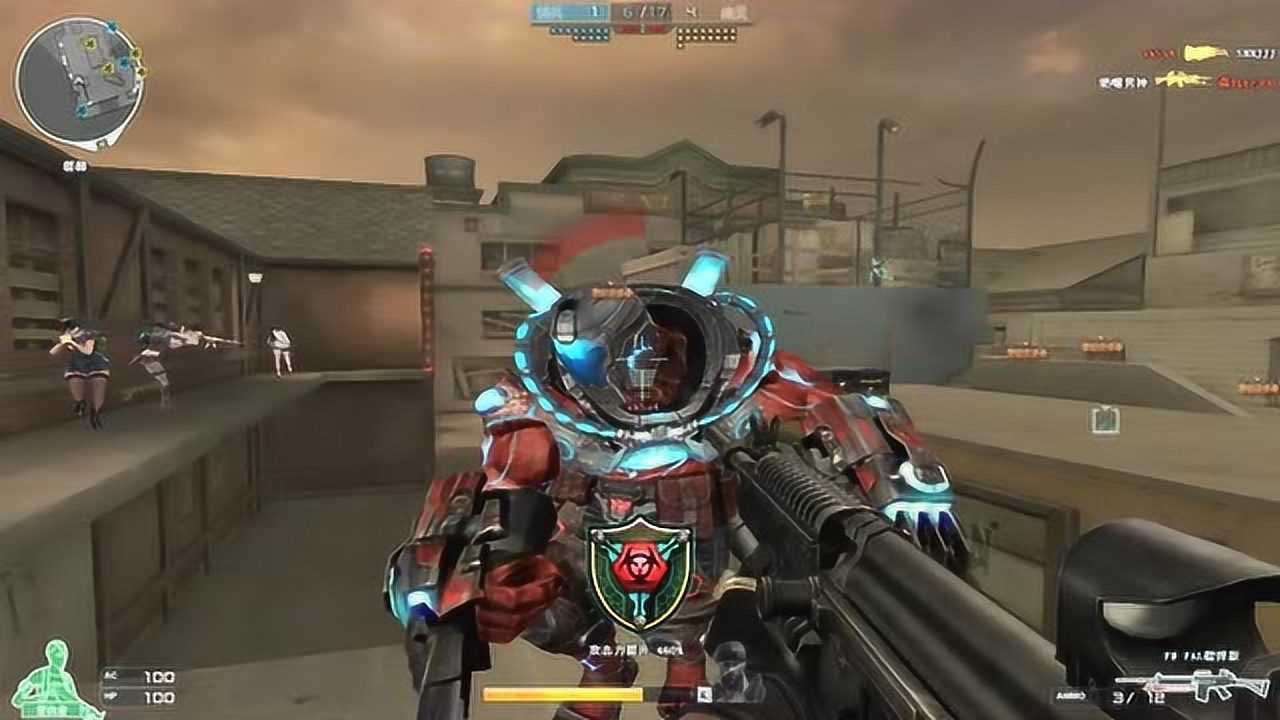Click the biohazard shield emblem
1280x720 pixels.
click(639, 574)
